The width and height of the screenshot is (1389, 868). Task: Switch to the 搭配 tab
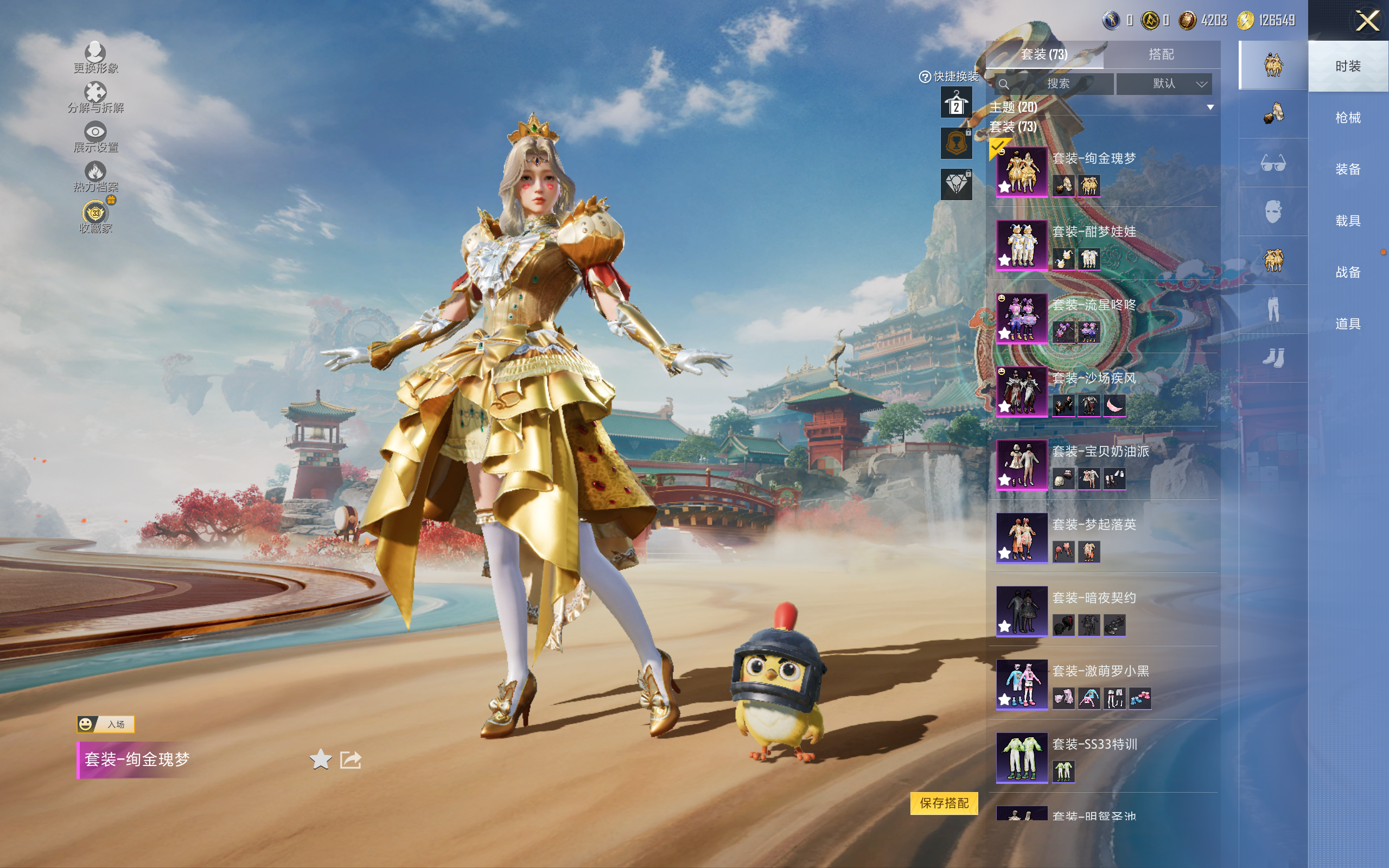tap(1161, 55)
